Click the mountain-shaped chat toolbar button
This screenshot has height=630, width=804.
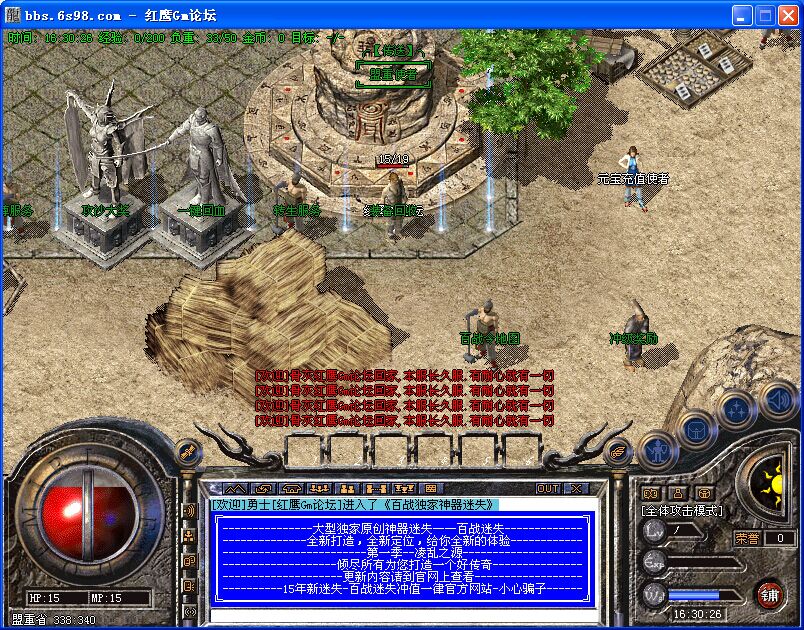pos(236,488)
